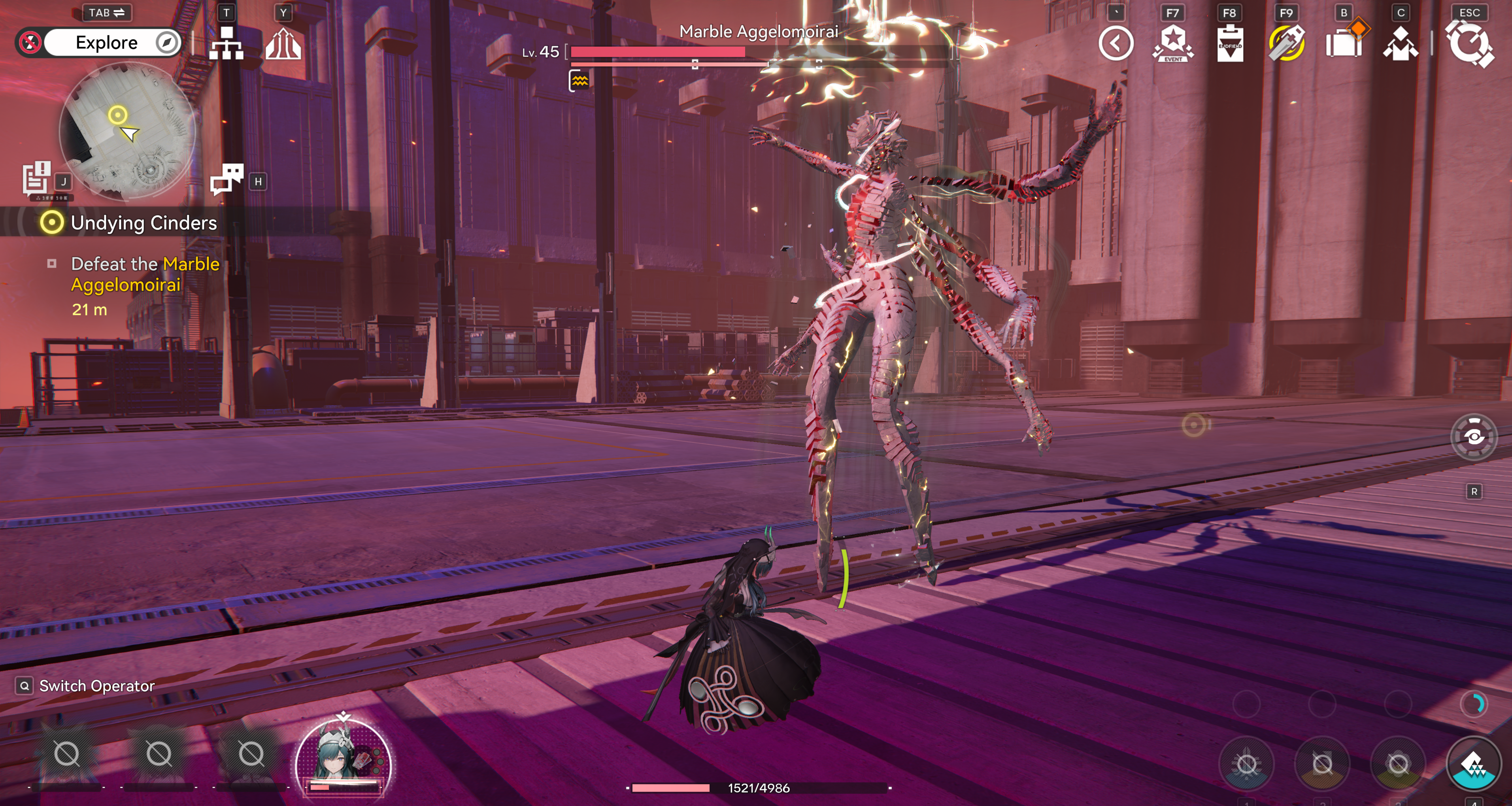Image resolution: width=1512 pixels, height=806 pixels.
Task: Open the hierarchy chart icon
Action: pyautogui.click(x=226, y=43)
